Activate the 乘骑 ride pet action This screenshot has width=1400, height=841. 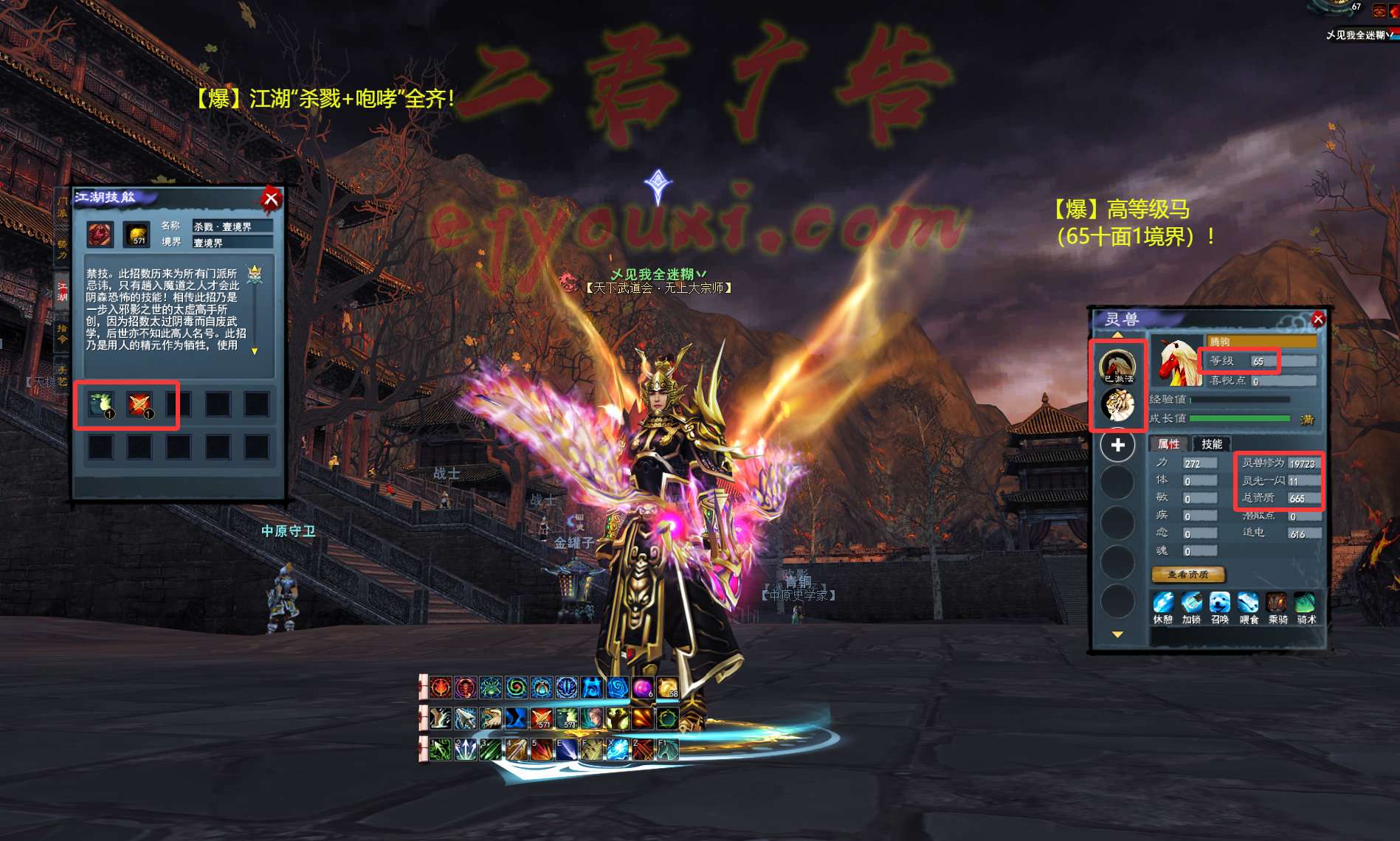1277,604
